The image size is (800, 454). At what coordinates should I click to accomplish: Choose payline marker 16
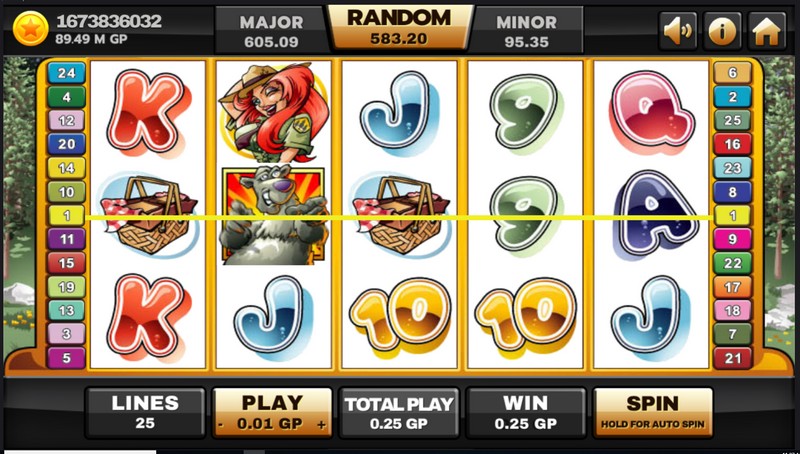[x=732, y=144]
